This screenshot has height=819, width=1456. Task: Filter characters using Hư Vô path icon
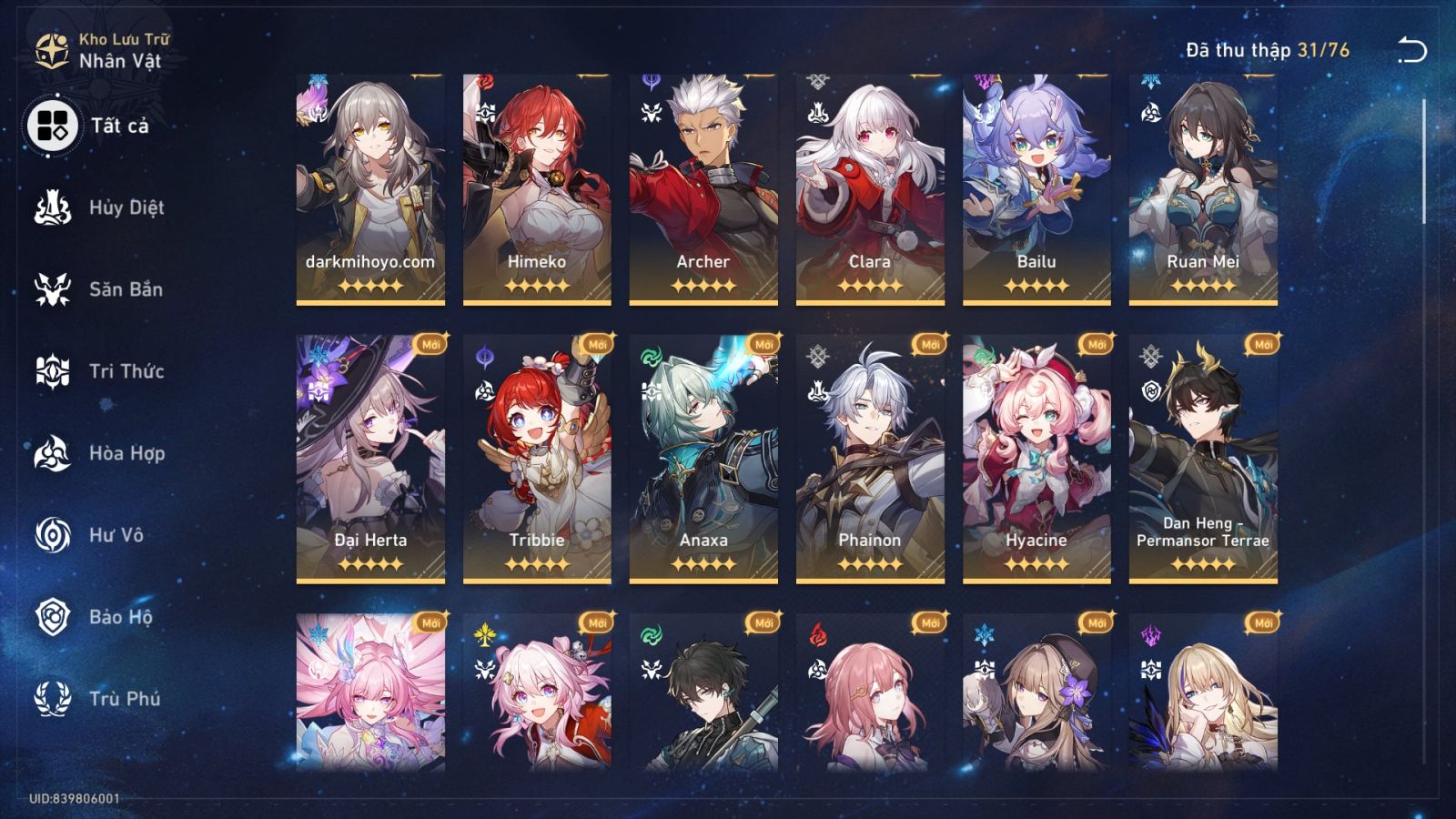(52, 535)
